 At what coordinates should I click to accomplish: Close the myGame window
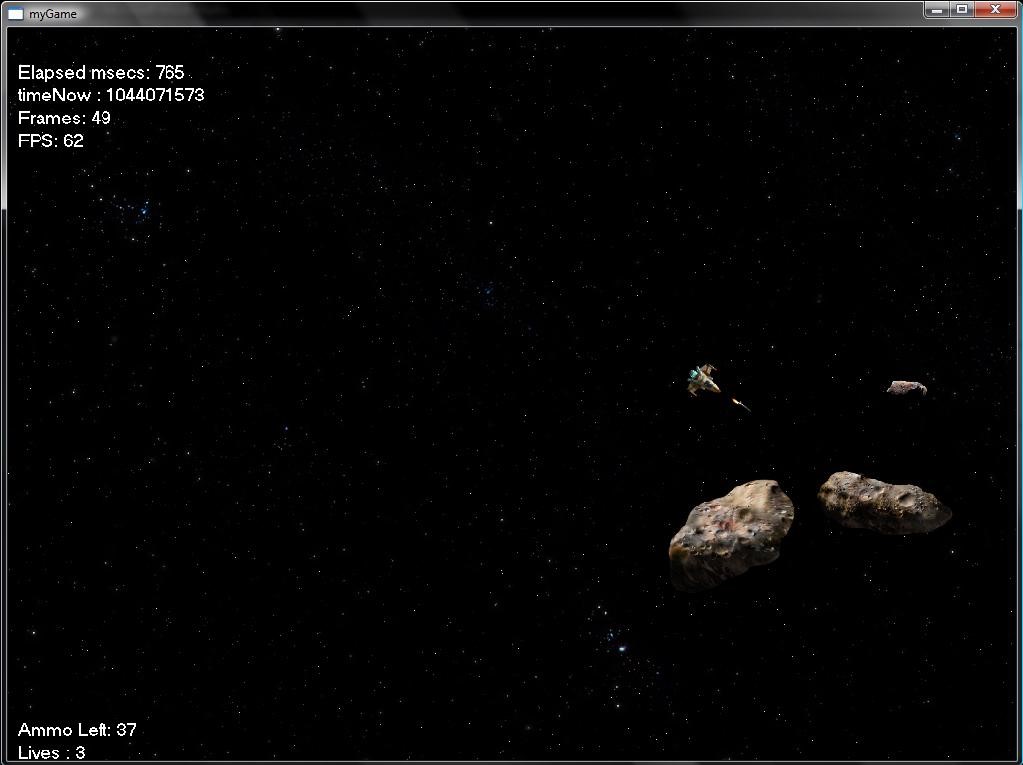(996, 9)
